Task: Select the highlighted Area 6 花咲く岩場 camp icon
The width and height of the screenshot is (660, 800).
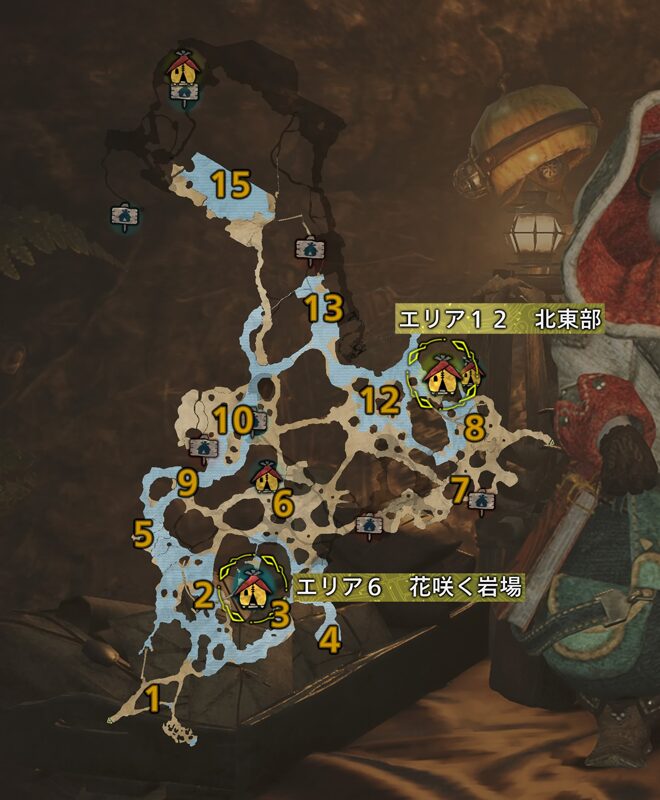Action: (x=250, y=590)
